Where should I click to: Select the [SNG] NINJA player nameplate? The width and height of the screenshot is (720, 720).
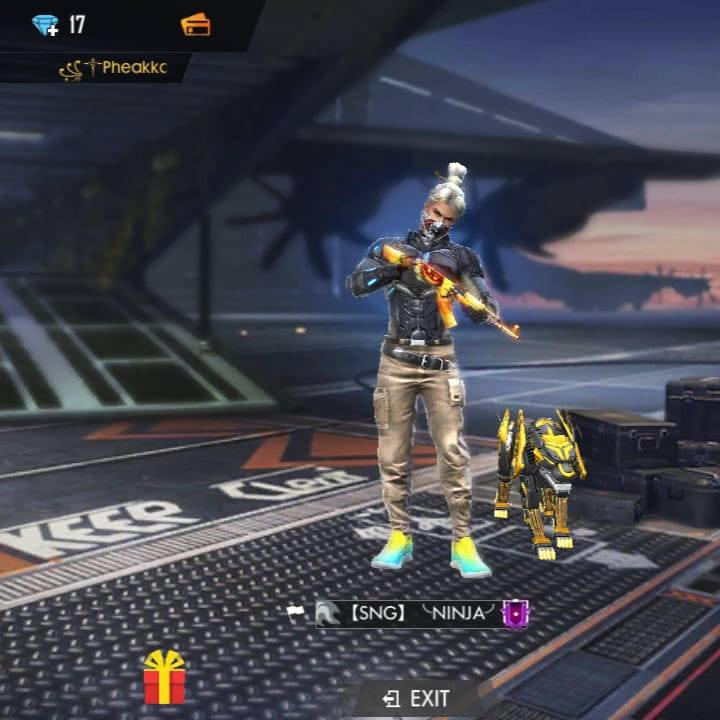pyautogui.click(x=408, y=614)
